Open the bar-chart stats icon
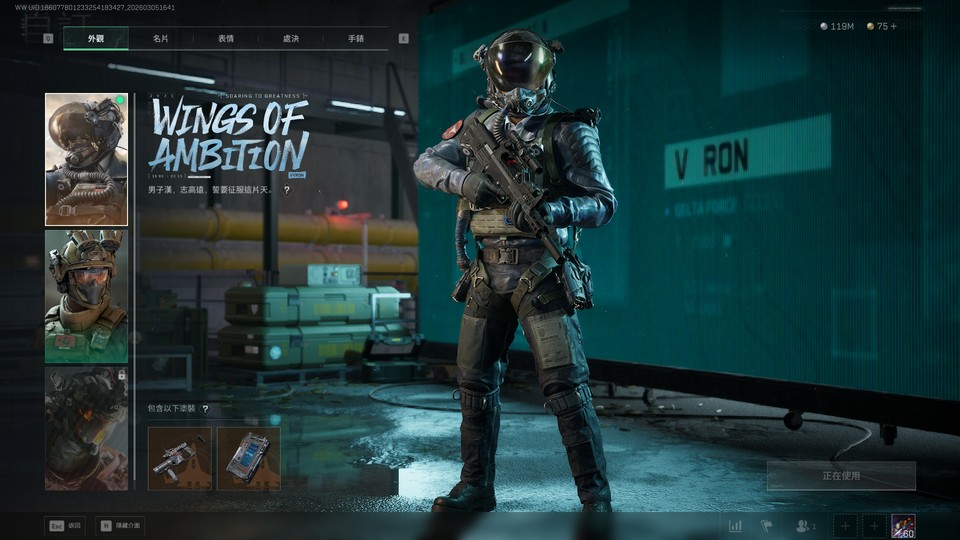 [x=736, y=526]
